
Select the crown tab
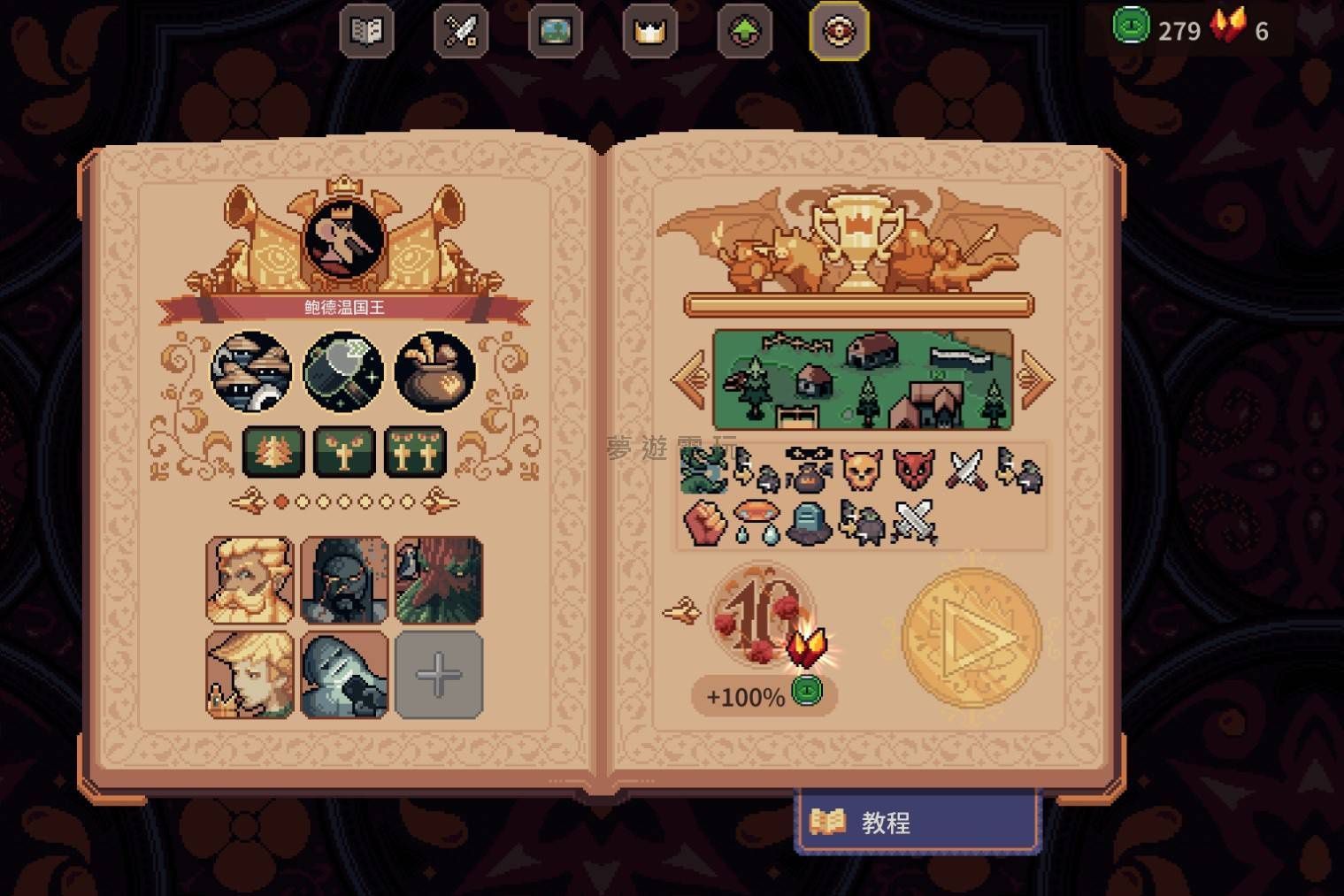(649, 33)
